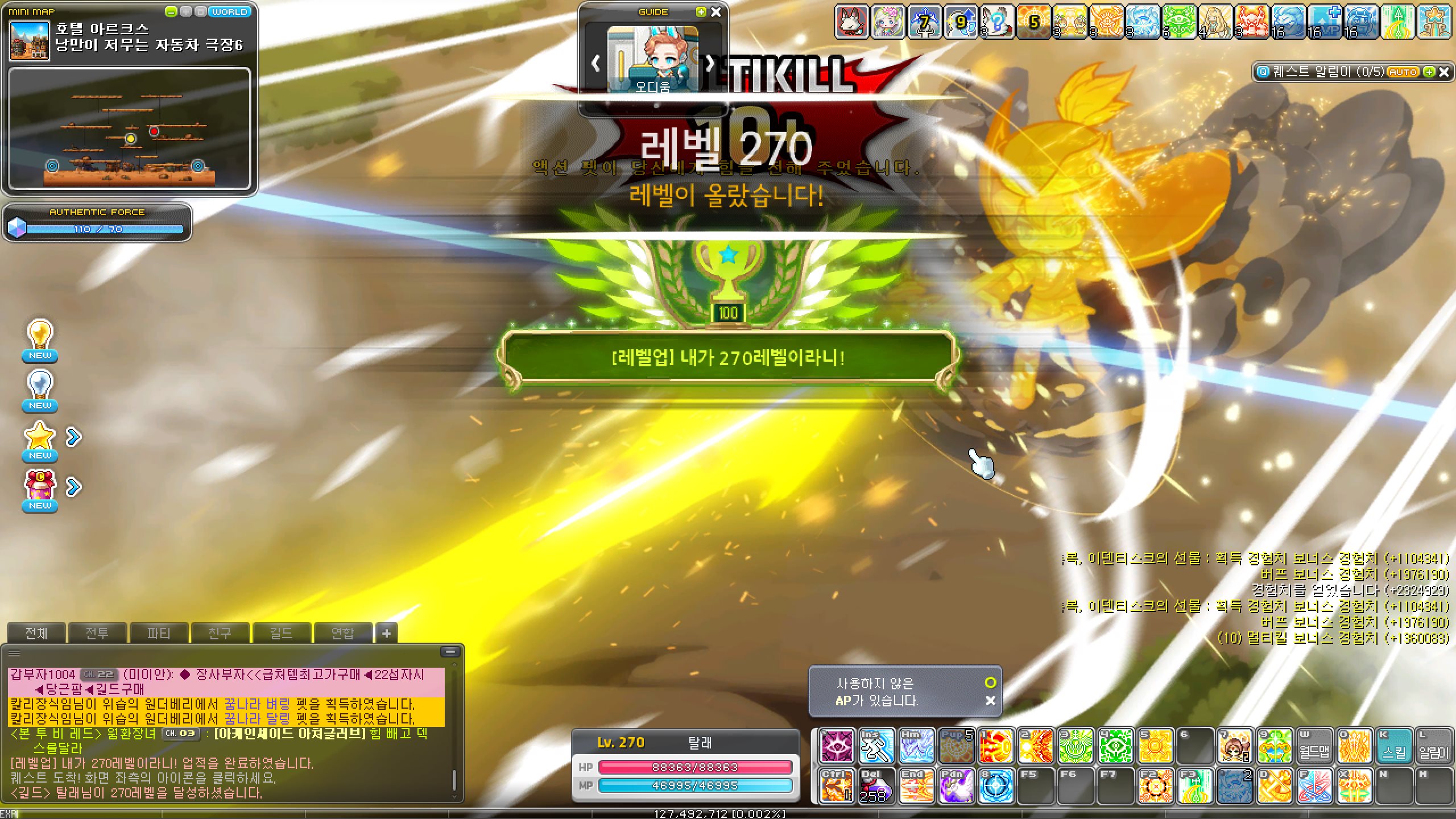The height and width of the screenshot is (819, 1456).
Task: Confirm the unused AP notice circle button
Action: [x=990, y=682]
